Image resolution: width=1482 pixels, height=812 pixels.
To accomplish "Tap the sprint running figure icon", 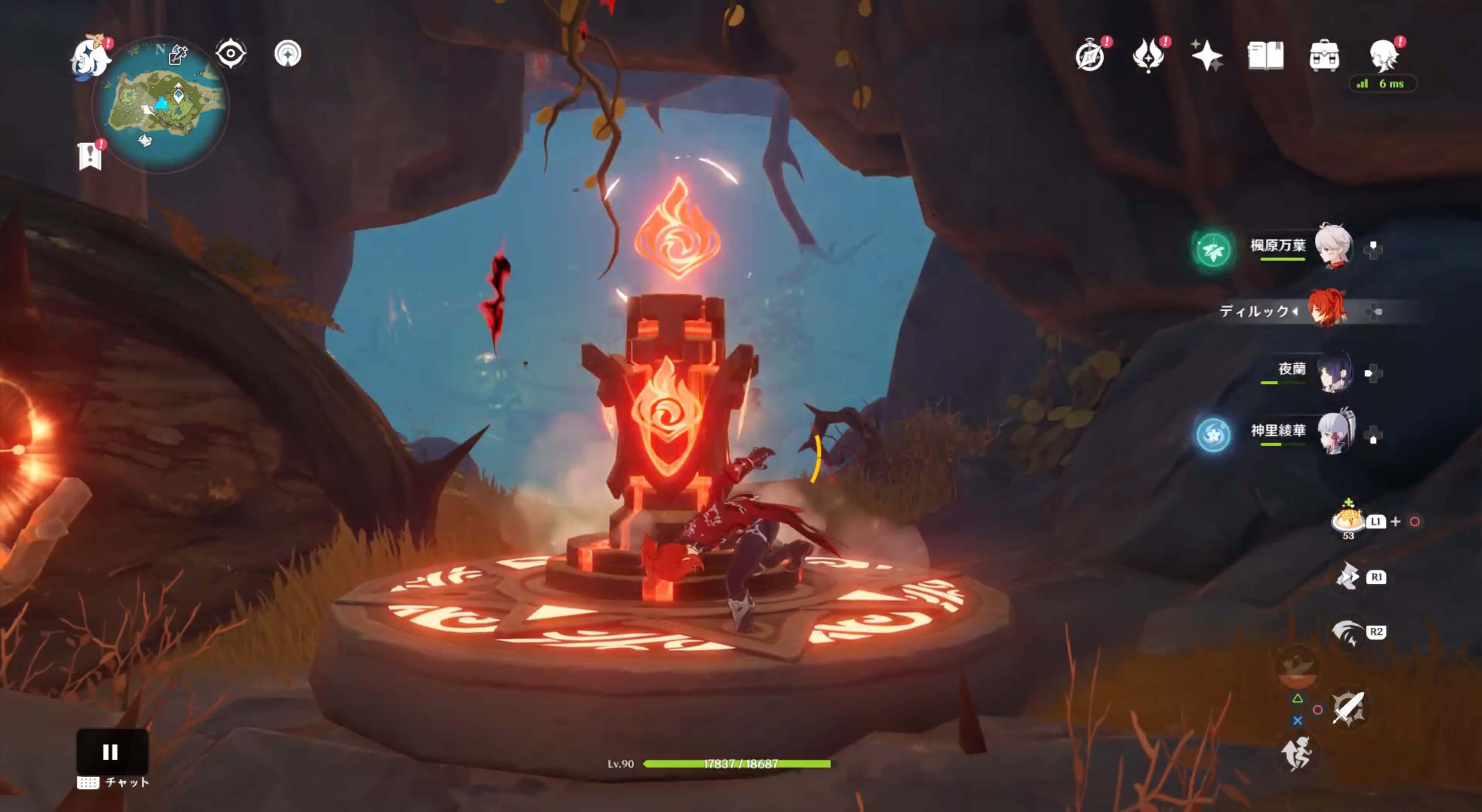I will (1297, 754).
